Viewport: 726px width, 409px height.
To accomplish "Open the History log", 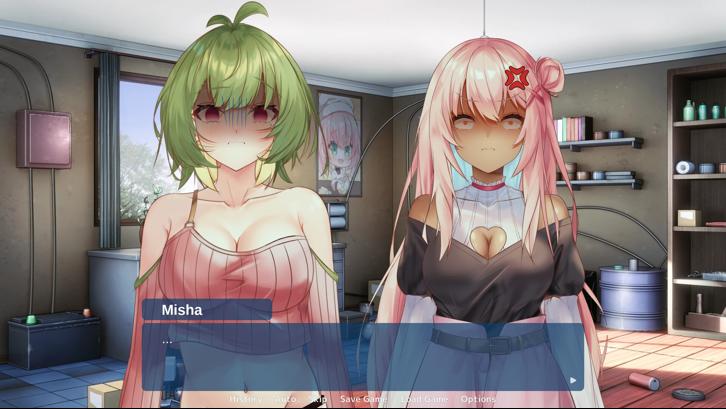I will [245, 399].
